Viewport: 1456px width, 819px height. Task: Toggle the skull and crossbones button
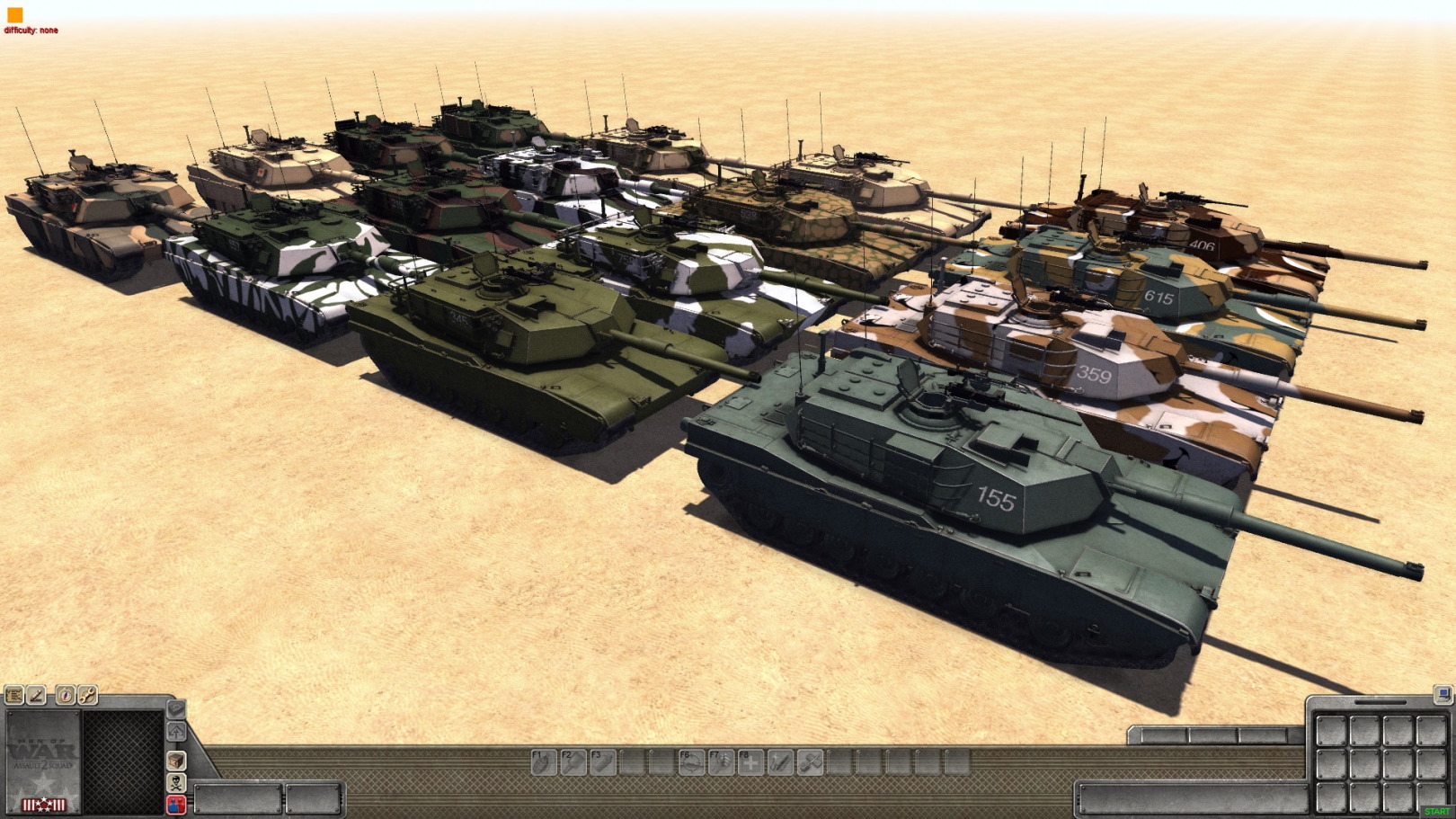[x=176, y=783]
